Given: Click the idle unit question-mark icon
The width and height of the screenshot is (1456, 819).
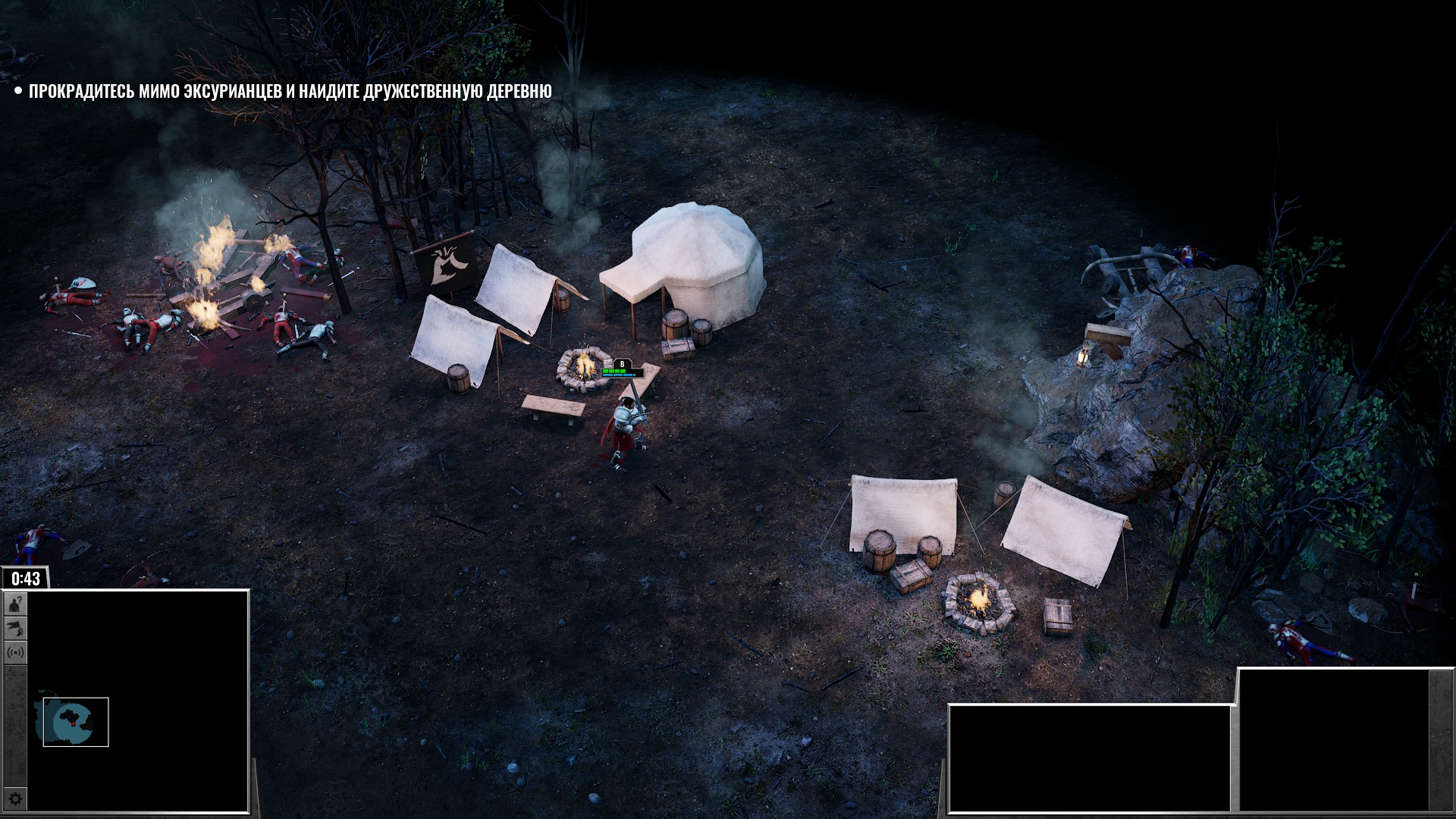Looking at the screenshot, I should (16, 604).
